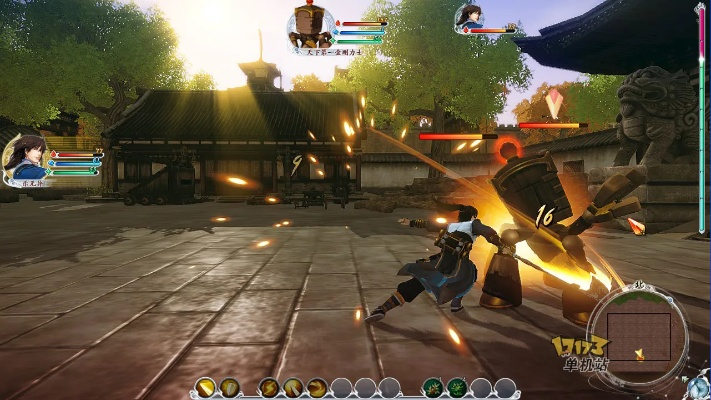Activate the first golden blade skill
The width and height of the screenshot is (711, 400).
pos(205,387)
